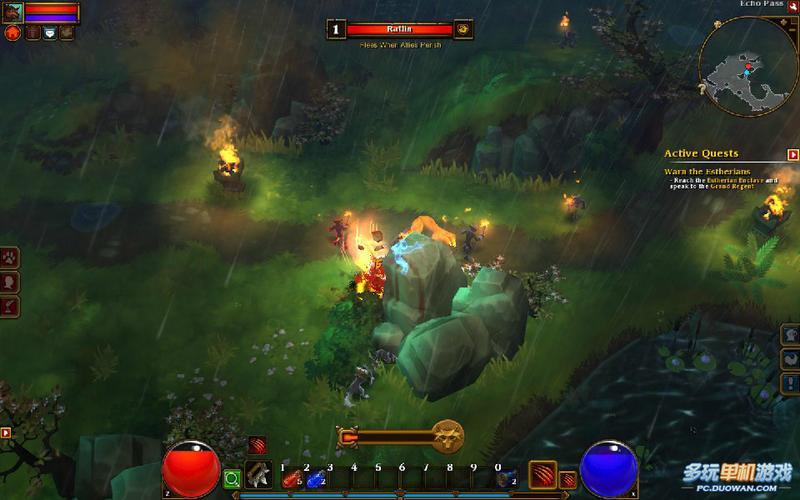Screen dimensions: 800x500
Task: Expand the red arrow tab at left edge
Action: pyautogui.click(x=6, y=433)
